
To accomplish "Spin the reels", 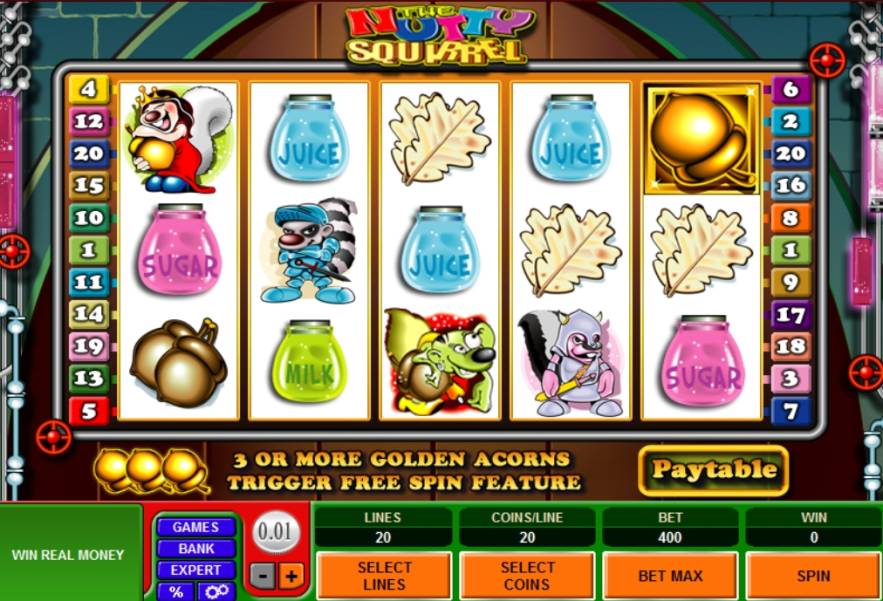I will coord(813,575).
